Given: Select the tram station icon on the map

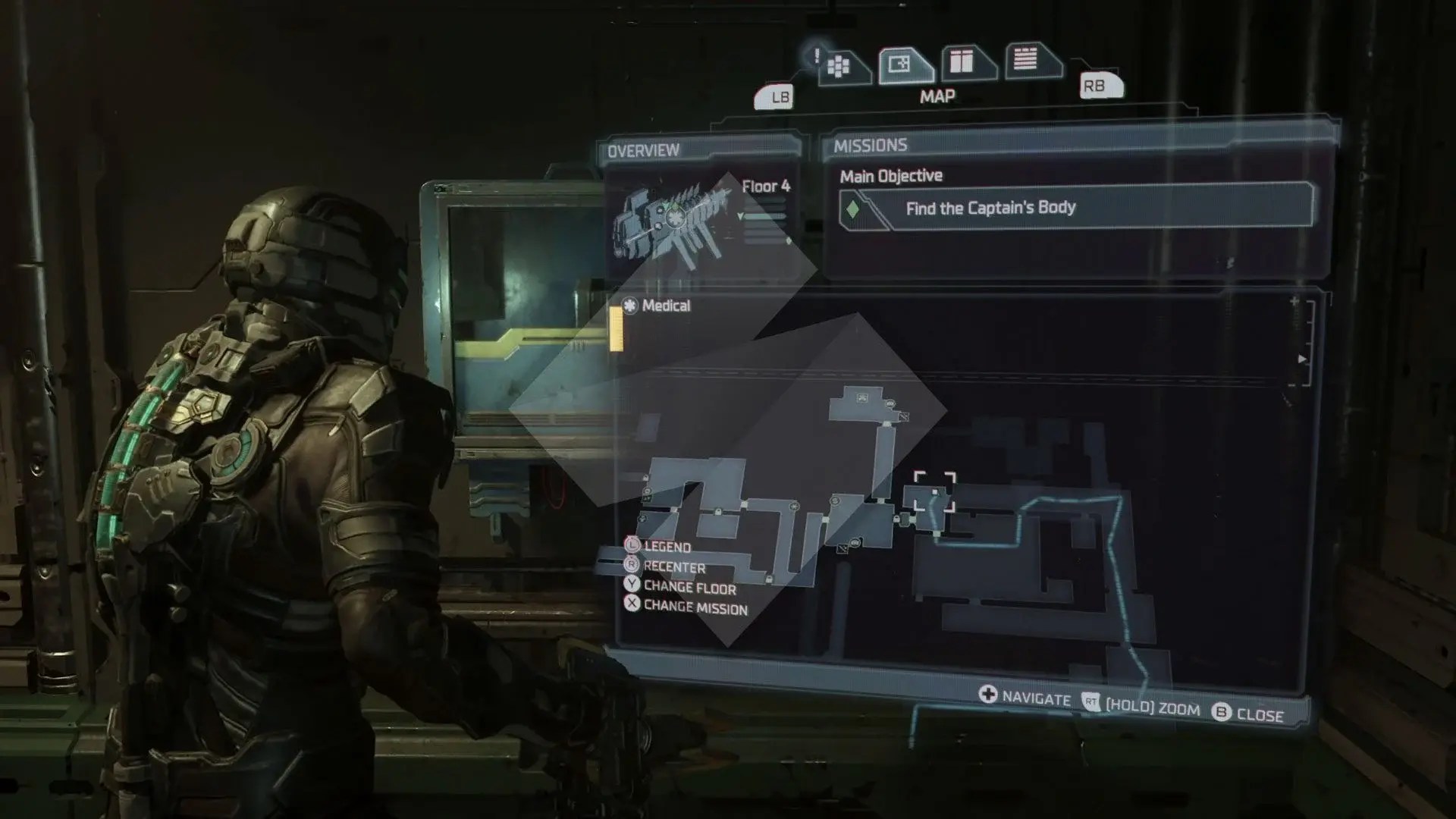Looking at the screenshot, I should pos(861,397).
